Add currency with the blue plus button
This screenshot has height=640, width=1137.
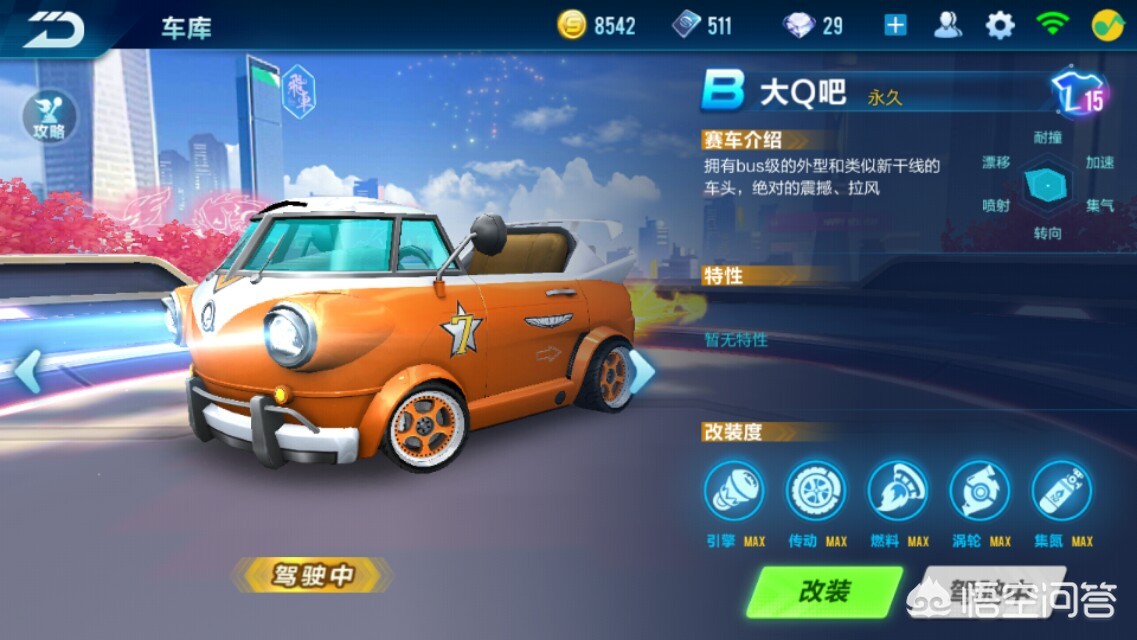[x=895, y=26]
